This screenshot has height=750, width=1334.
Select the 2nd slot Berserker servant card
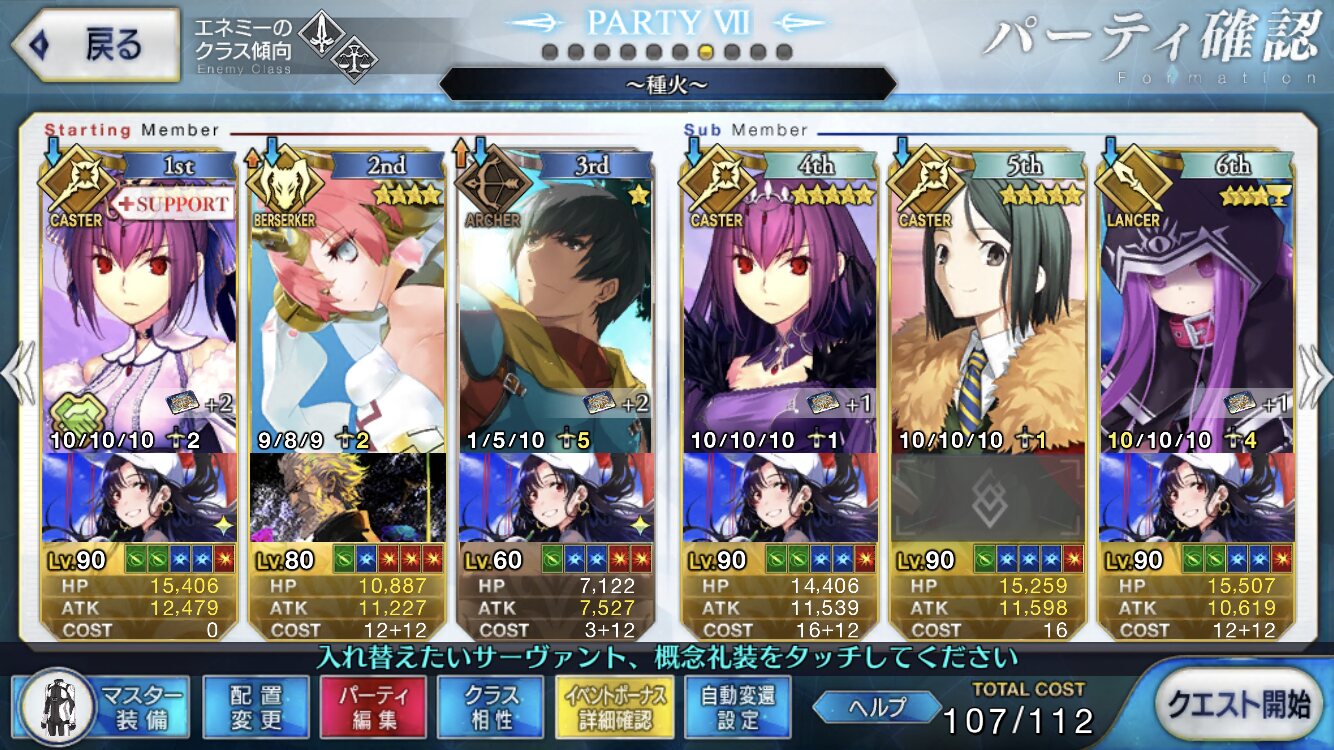pos(348,310)
